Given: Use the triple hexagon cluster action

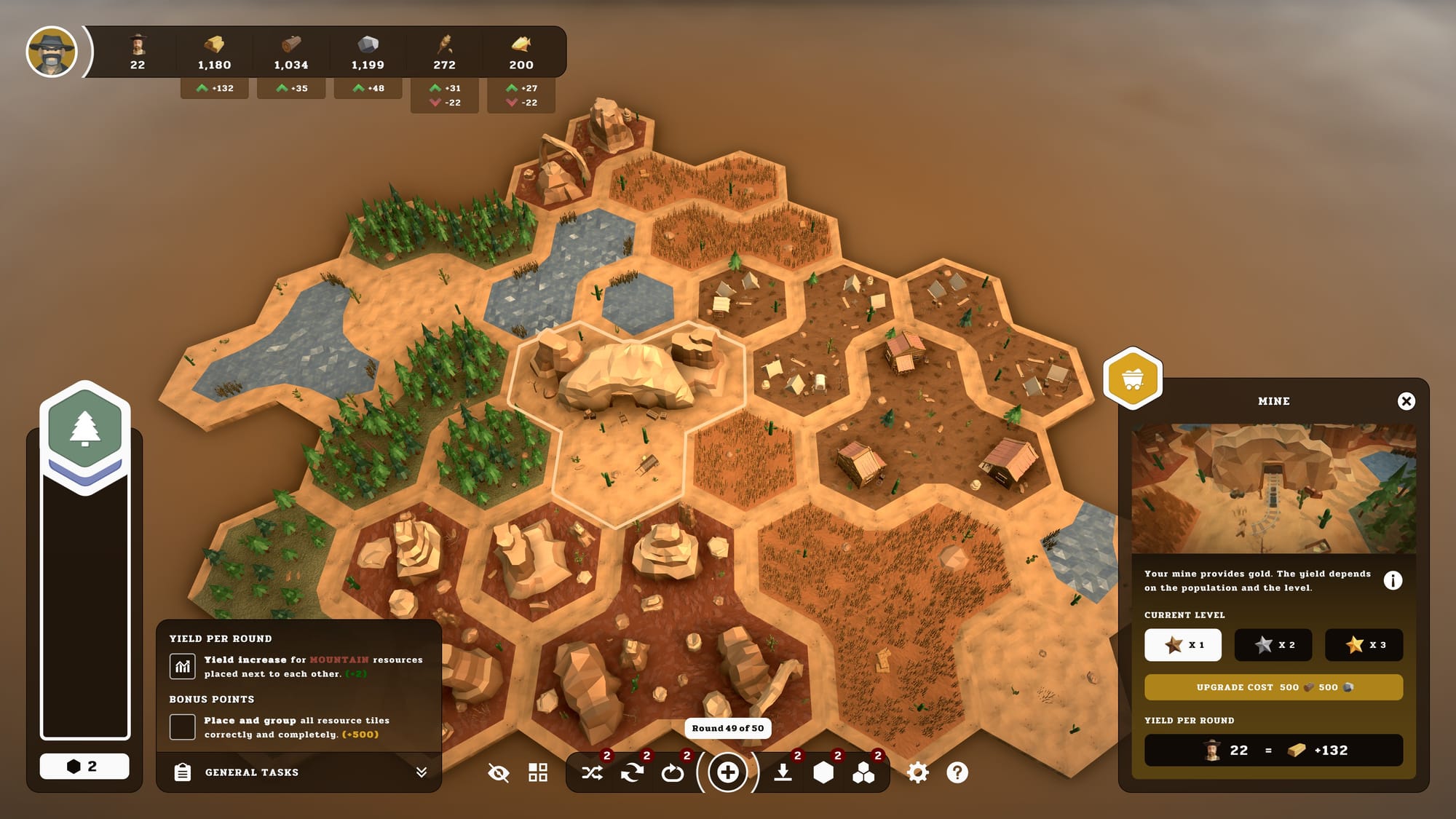Looking at the screenshot, I should pos(863,772).
